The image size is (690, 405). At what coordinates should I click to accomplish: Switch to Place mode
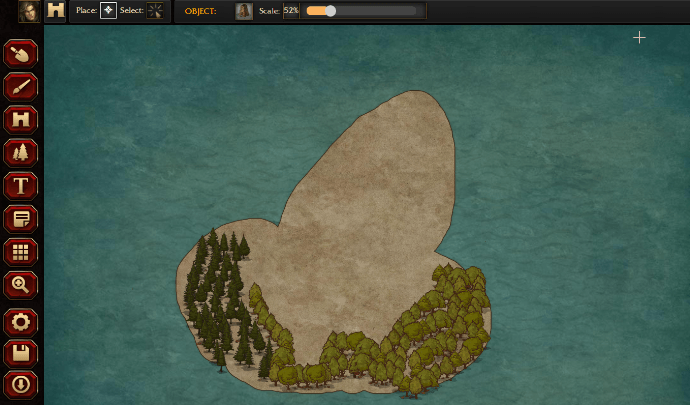tap(108, 11)
